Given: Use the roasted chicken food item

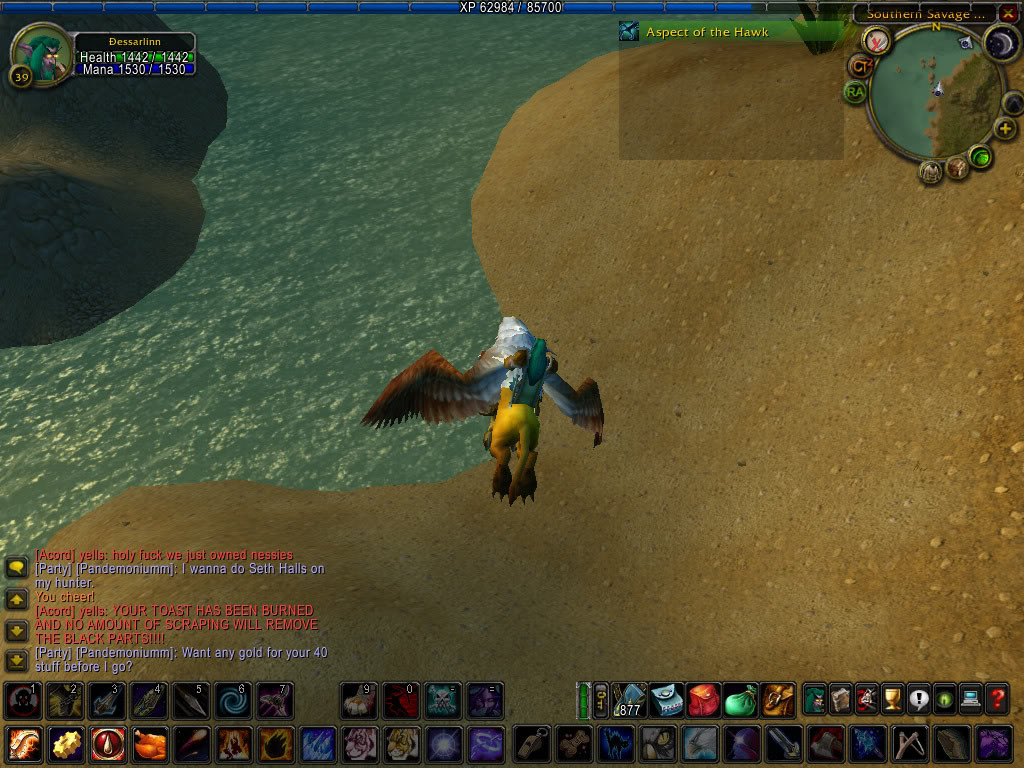Looking at the screenshot, I should click(148, 745).
